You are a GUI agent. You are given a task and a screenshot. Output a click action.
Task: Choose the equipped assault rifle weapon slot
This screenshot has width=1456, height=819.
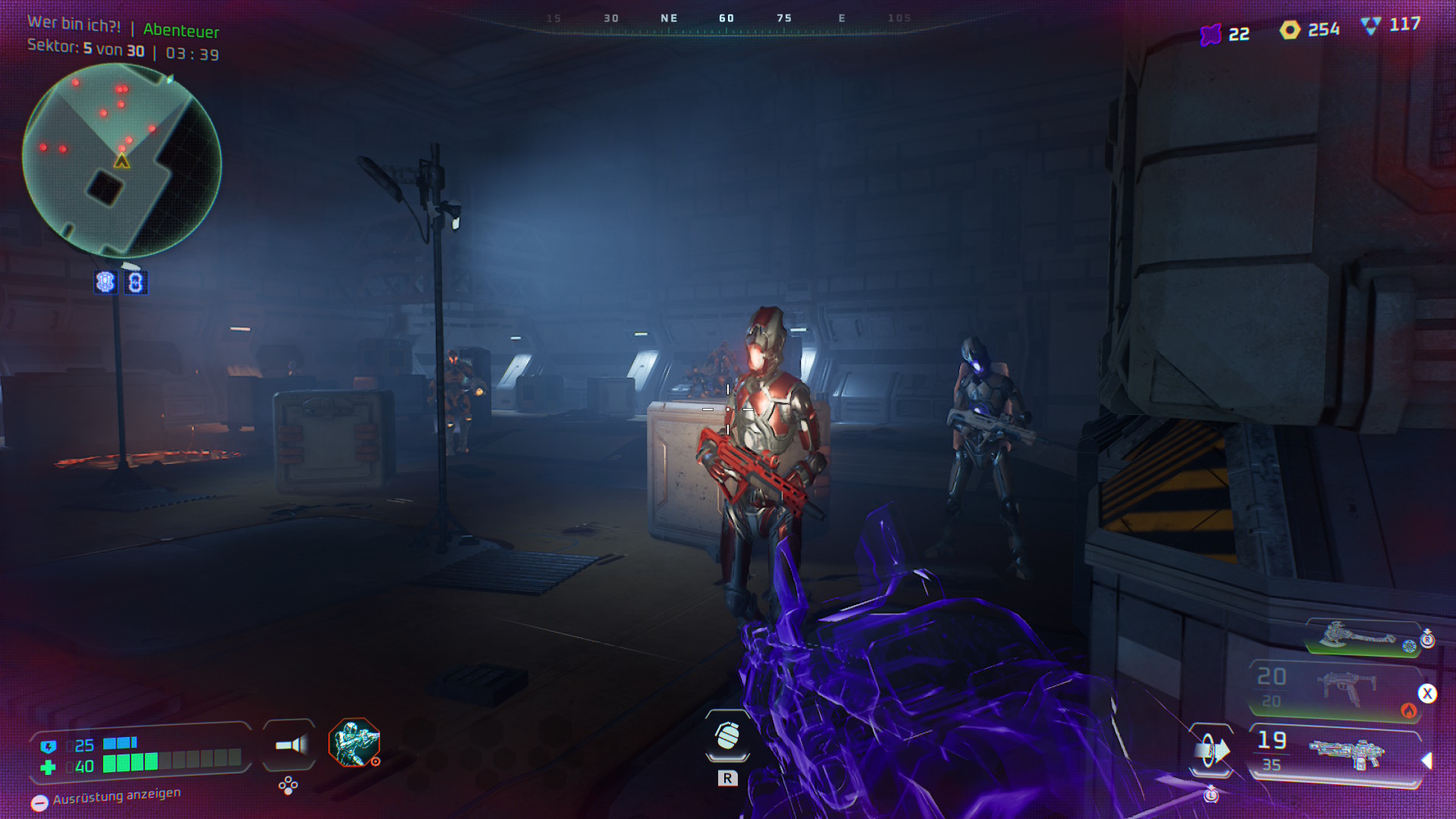[x=1336, y=754]
